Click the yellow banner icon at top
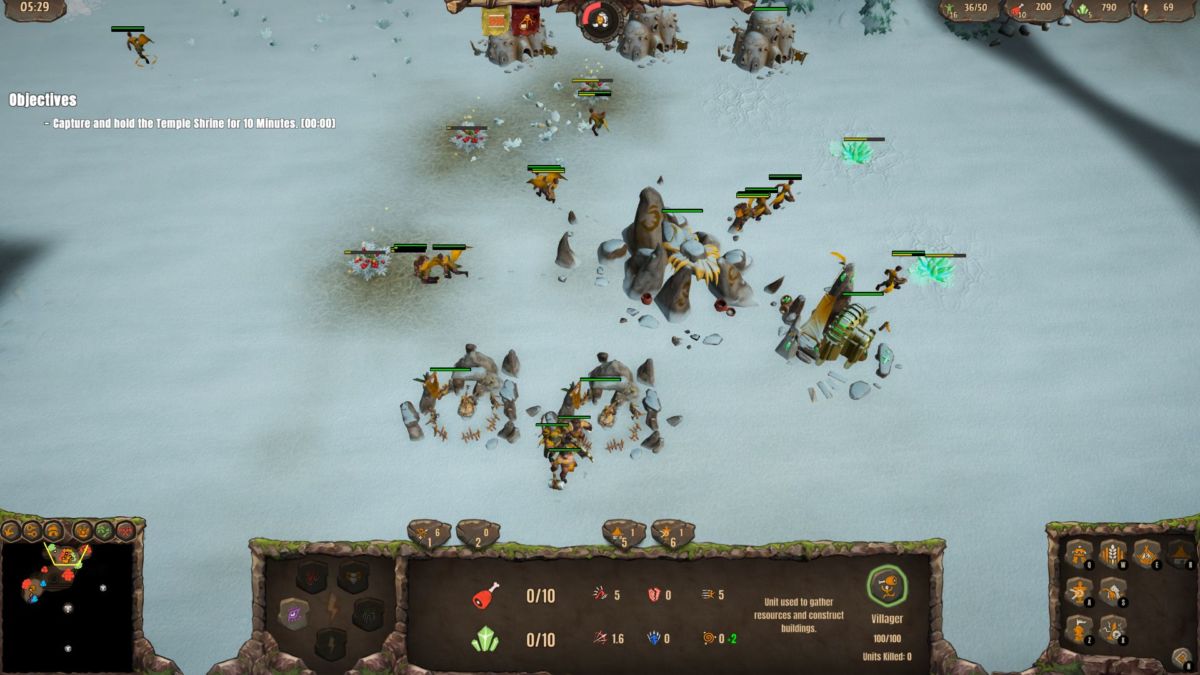This screenshot has height=675, width=1200. coord(495,21)
